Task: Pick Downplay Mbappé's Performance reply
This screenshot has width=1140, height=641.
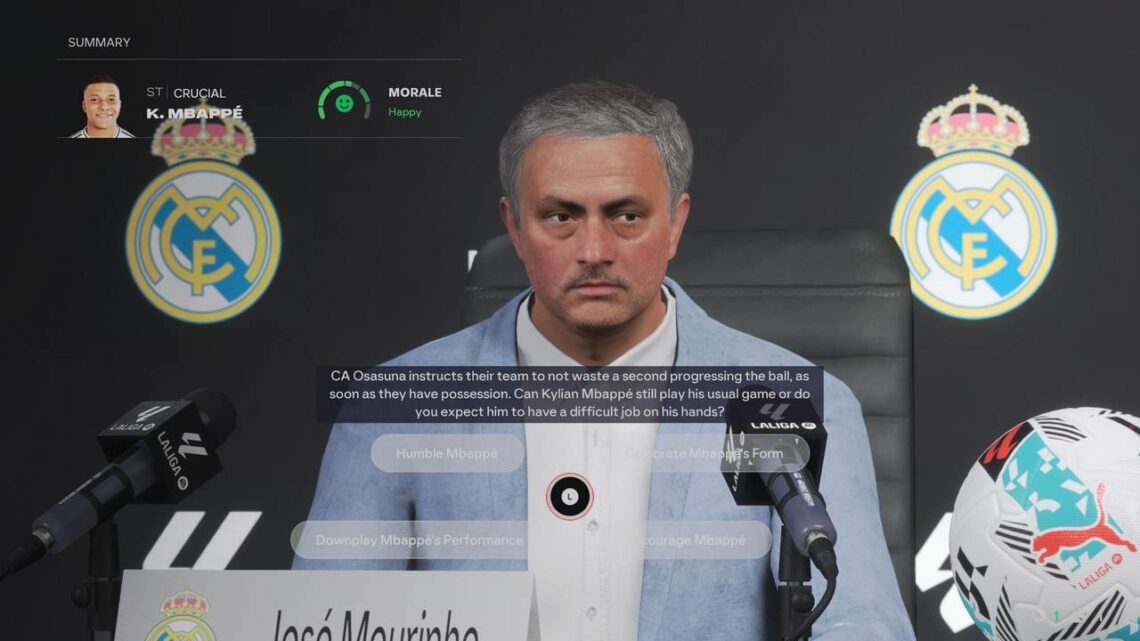Action: point(418,540)
